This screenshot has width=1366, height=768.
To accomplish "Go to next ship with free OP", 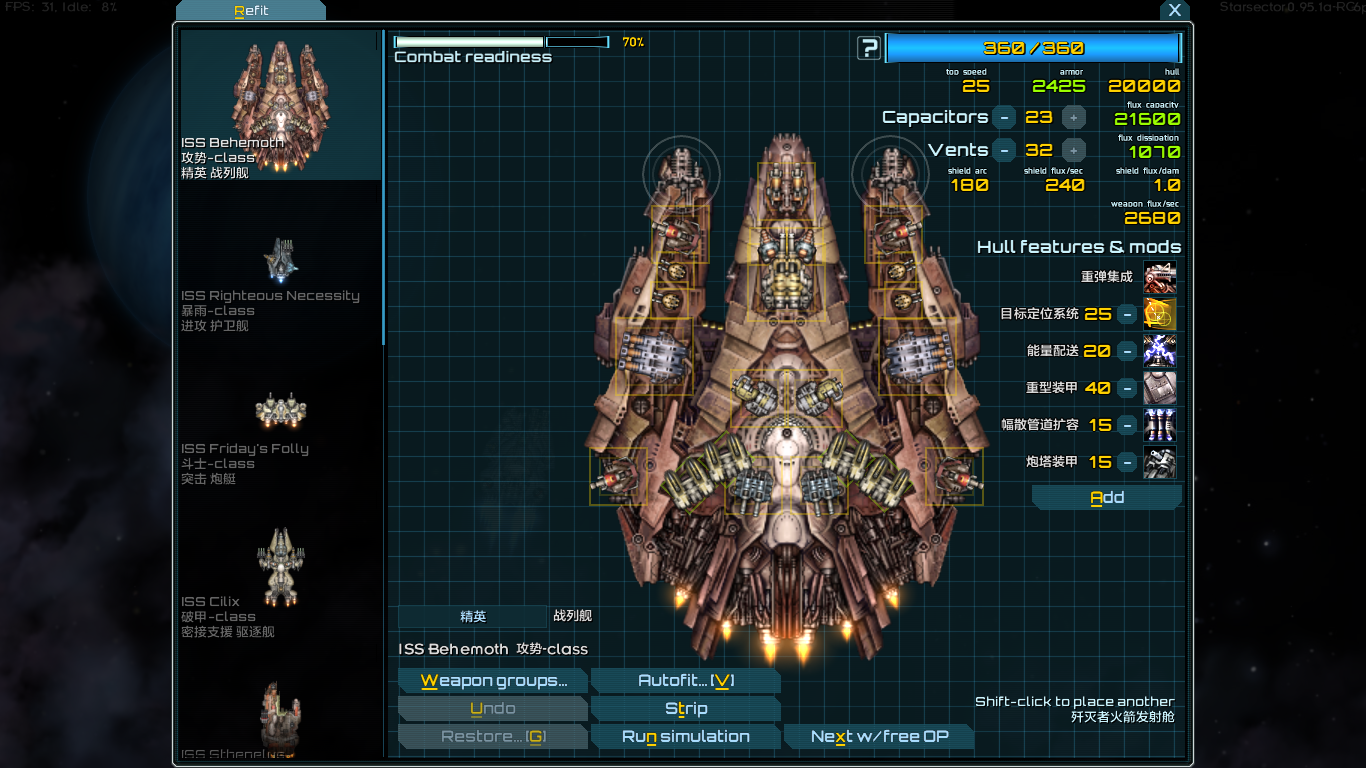I will (x=879, y=737).
